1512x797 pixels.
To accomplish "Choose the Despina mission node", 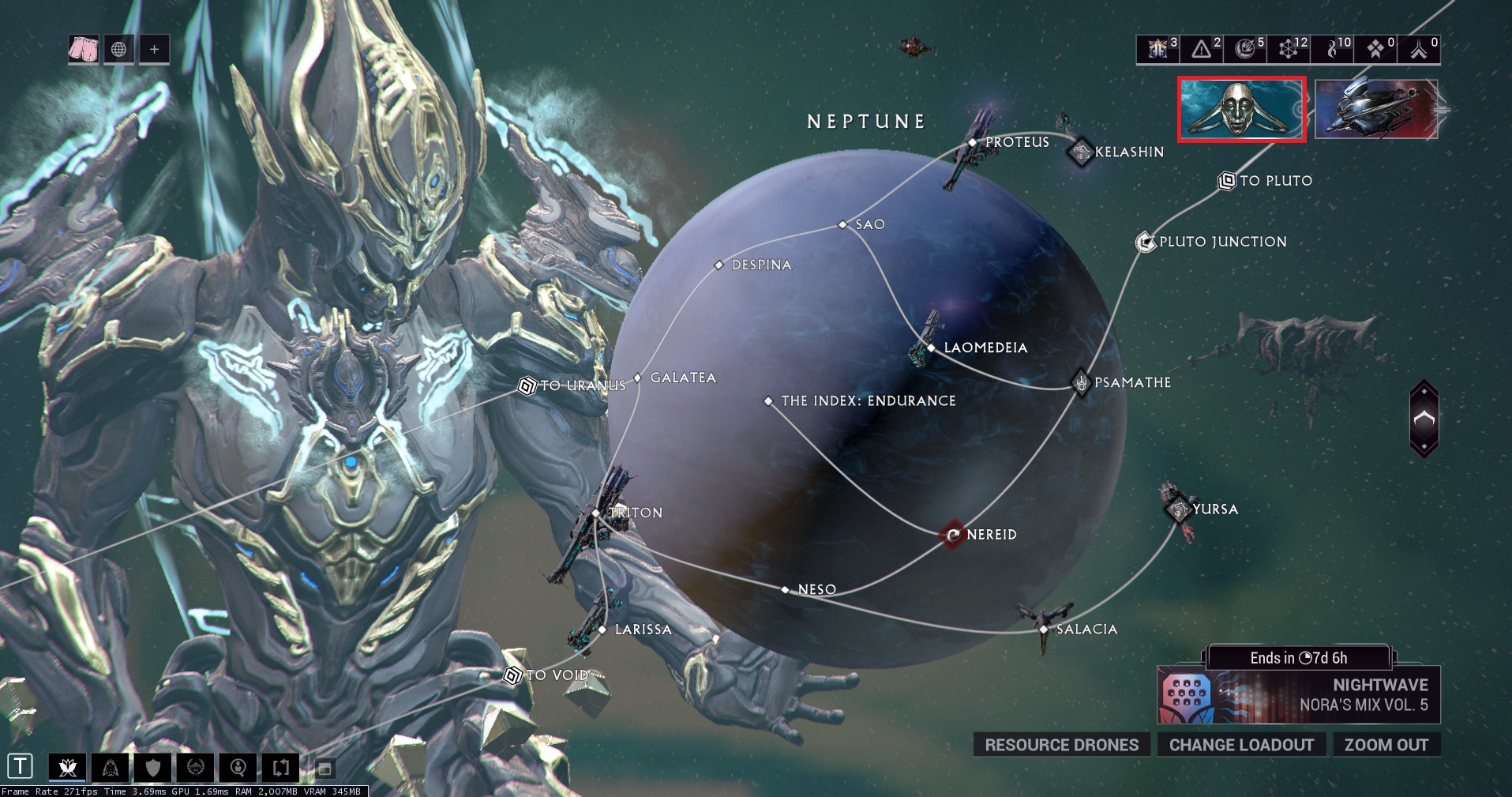I will pyautogui.click(x=719, y=265).
